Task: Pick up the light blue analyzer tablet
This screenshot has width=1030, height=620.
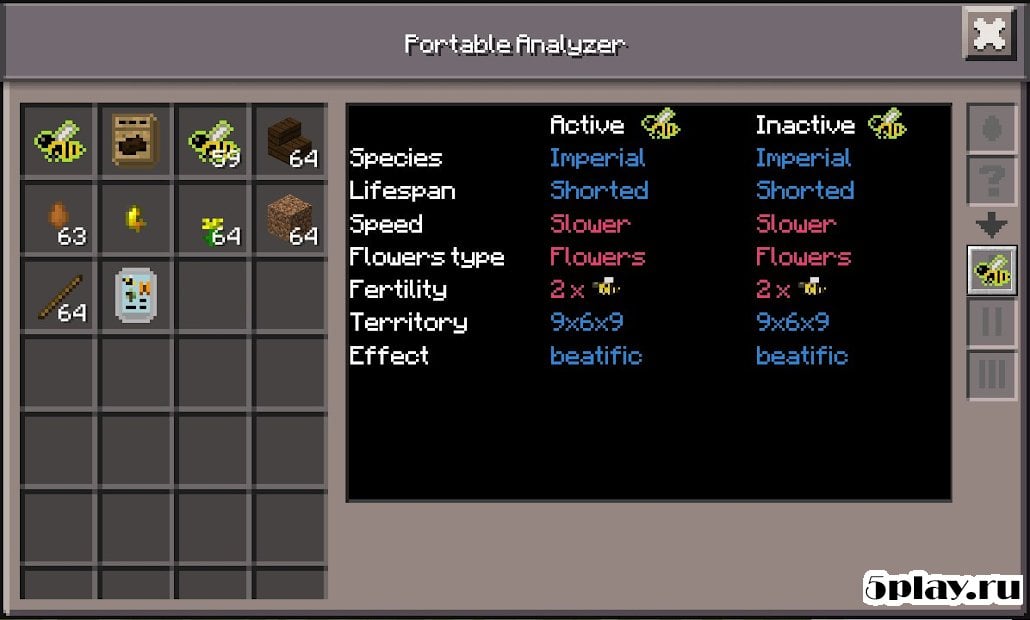Action: point(134,297)
